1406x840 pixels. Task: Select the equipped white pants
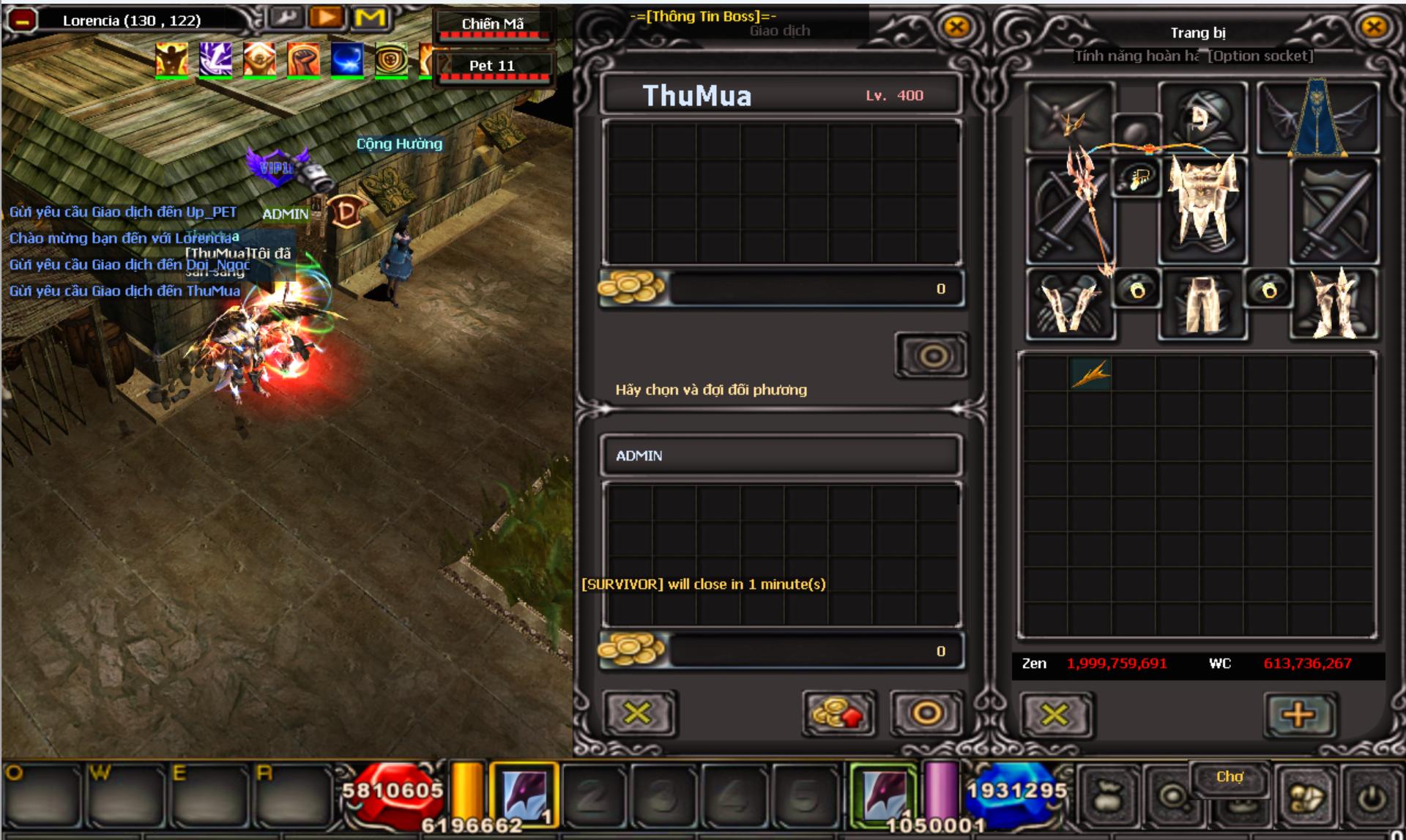(1202, 302)
